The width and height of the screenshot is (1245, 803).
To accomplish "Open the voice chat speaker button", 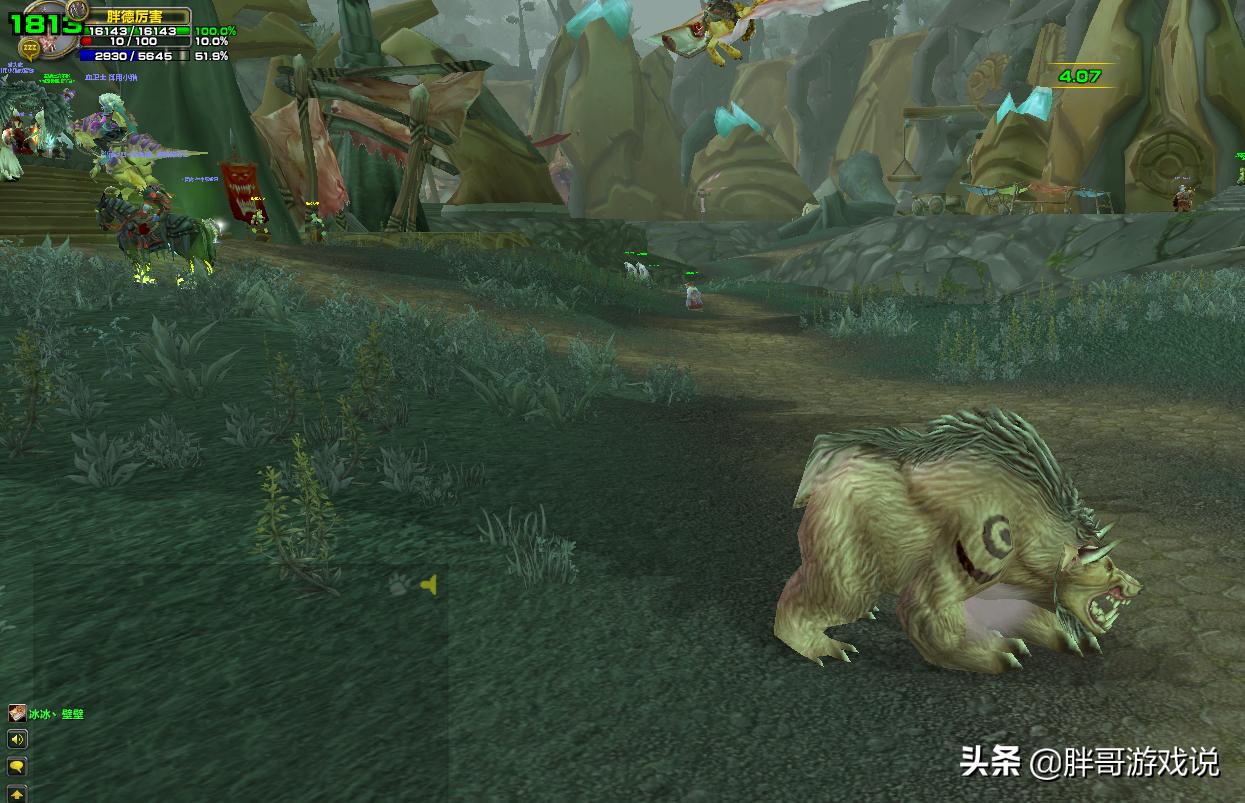I will point(17,740).
